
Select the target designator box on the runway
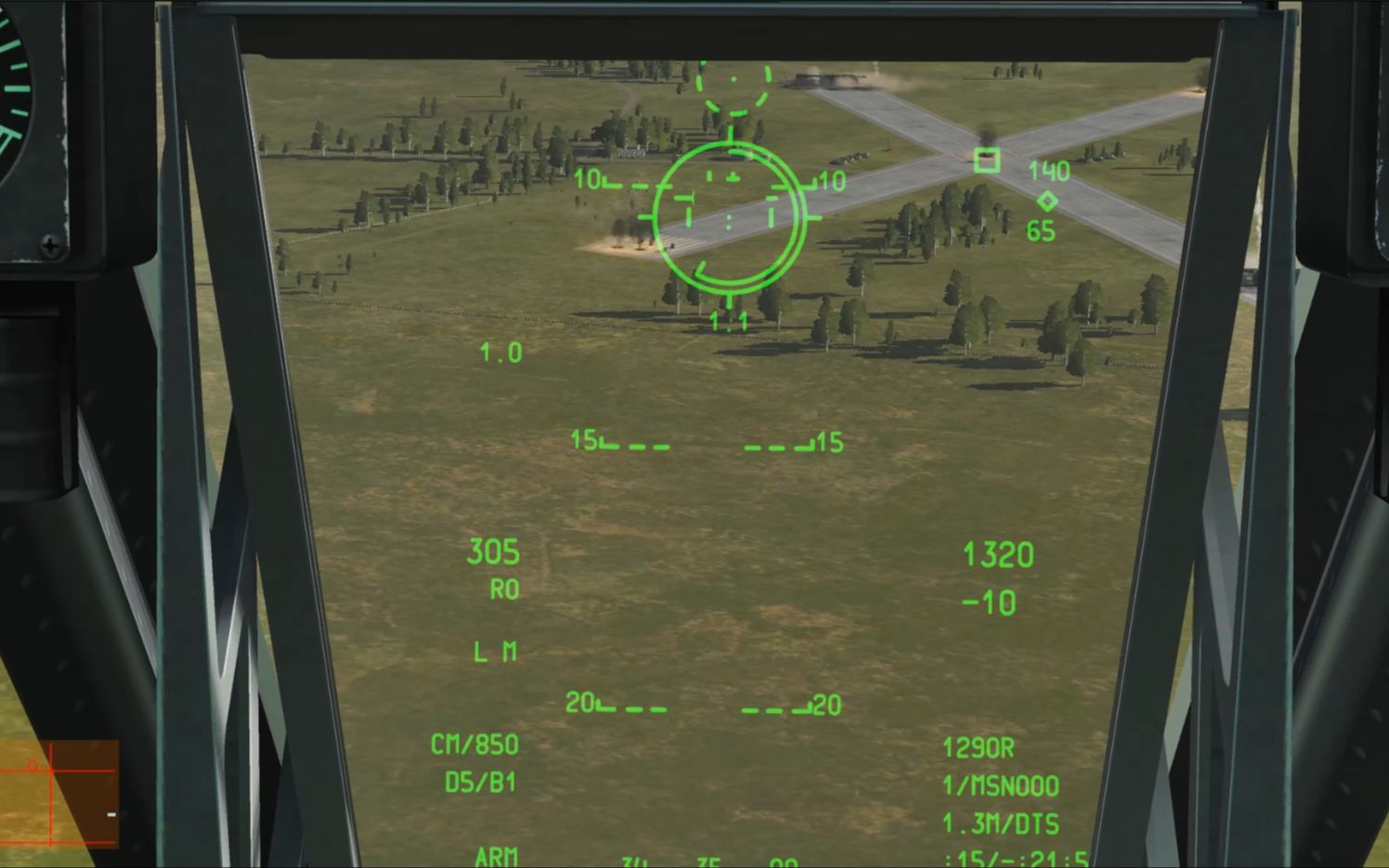(986, 162)
